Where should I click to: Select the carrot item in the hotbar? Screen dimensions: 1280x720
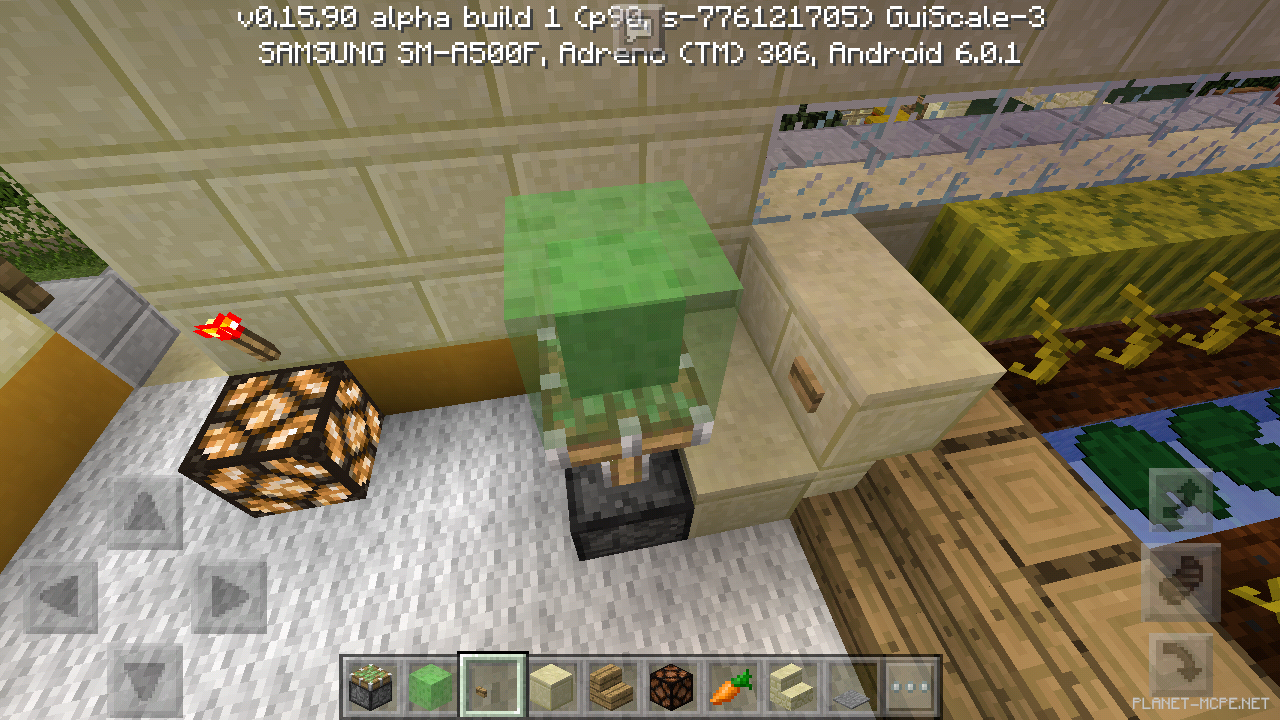731,687
